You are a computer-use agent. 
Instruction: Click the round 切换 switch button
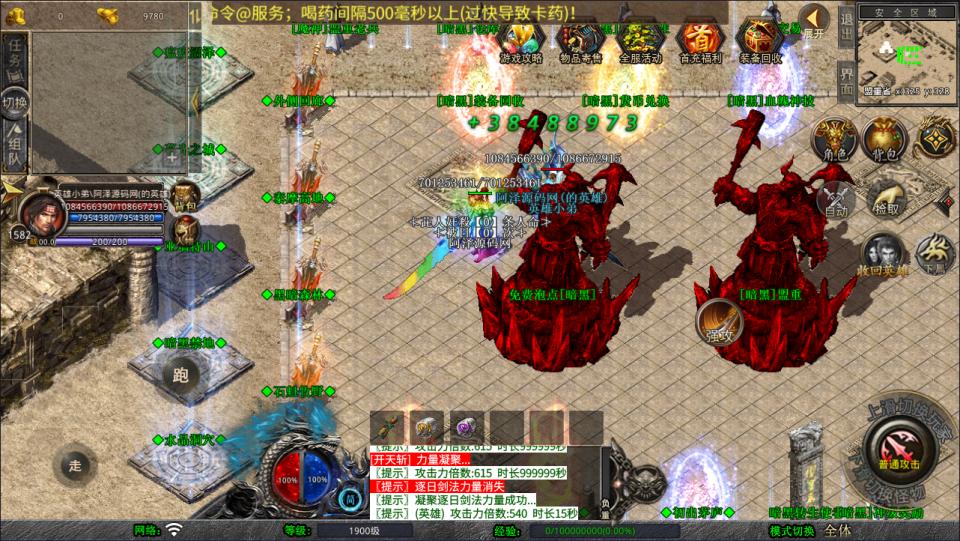pyautogui.click(x=15, y=102)
